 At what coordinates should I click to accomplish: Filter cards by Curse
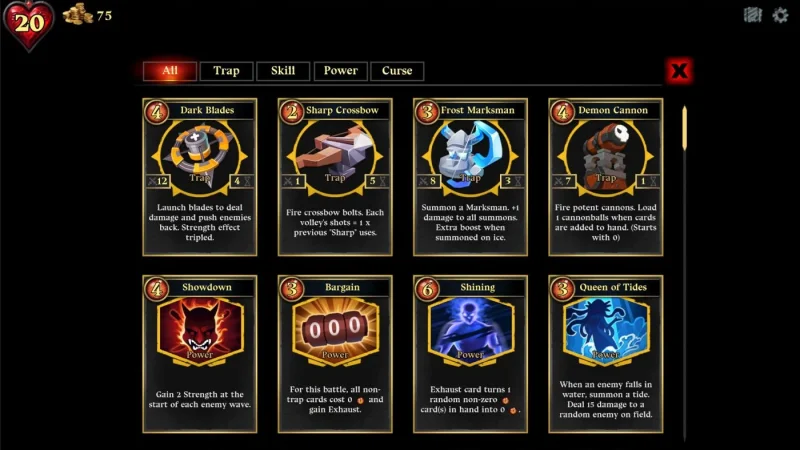click(x=397, y=71)
